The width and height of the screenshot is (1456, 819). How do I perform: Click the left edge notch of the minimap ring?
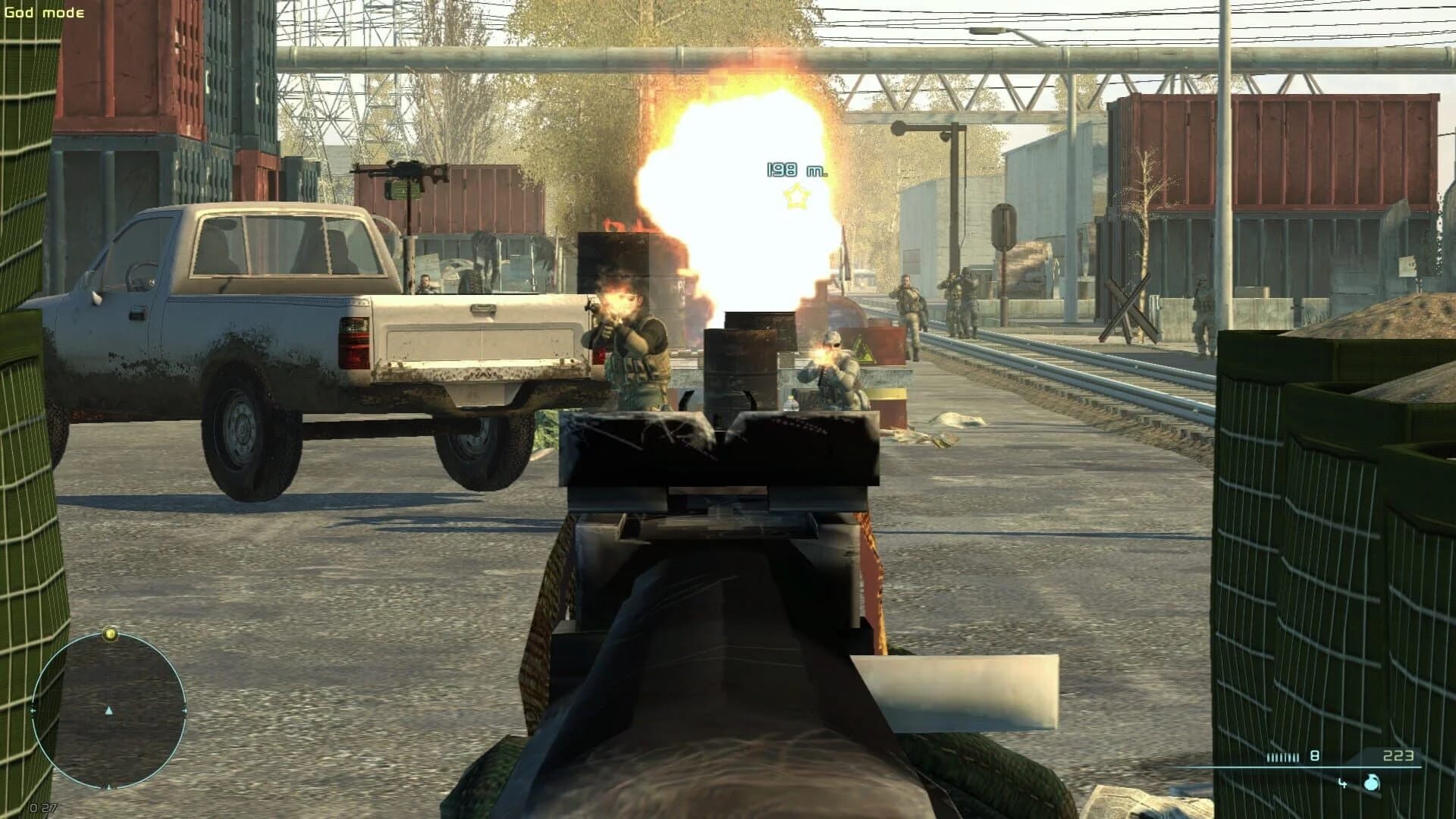[32, 710]
